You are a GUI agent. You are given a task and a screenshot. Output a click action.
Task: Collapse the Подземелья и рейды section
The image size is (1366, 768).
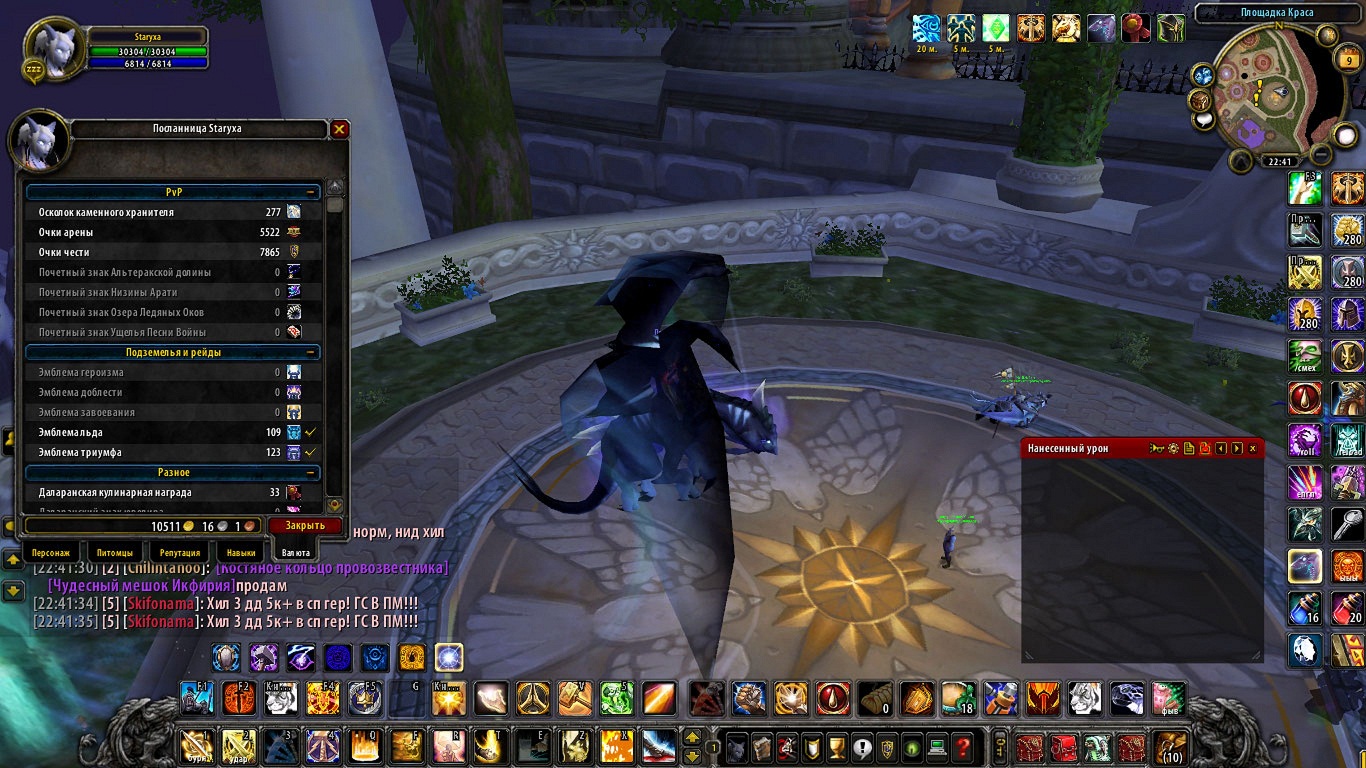(312, 352)
